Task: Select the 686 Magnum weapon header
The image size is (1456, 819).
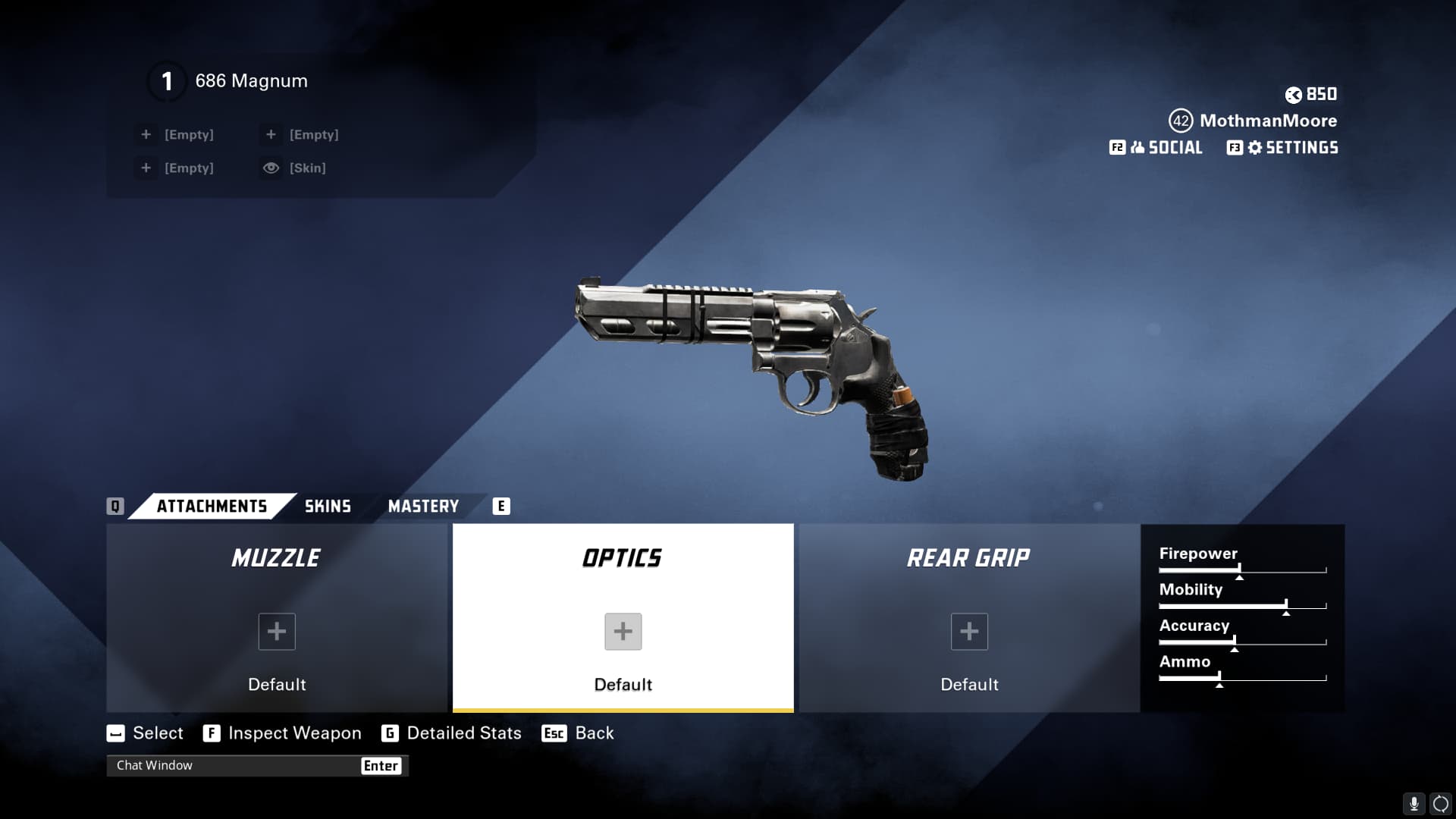Action: [x=250, y=81]
